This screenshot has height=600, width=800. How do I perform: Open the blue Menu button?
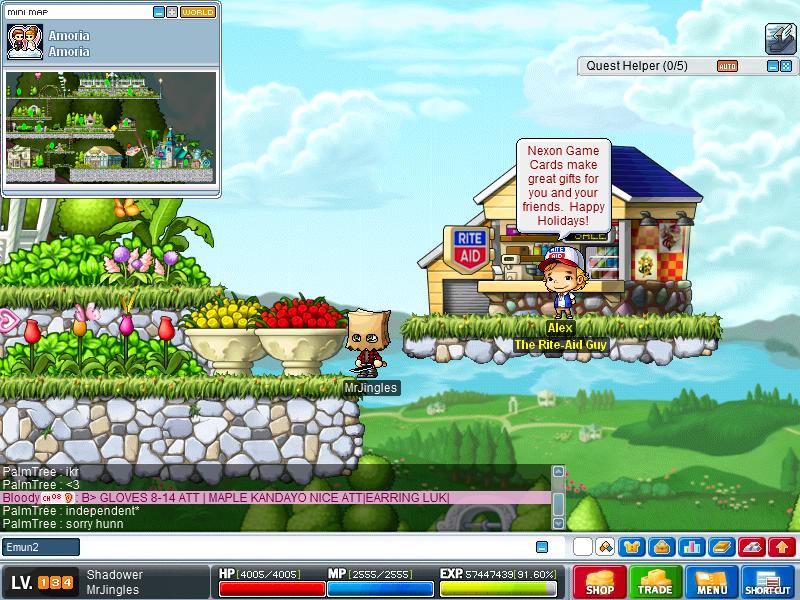712,582
